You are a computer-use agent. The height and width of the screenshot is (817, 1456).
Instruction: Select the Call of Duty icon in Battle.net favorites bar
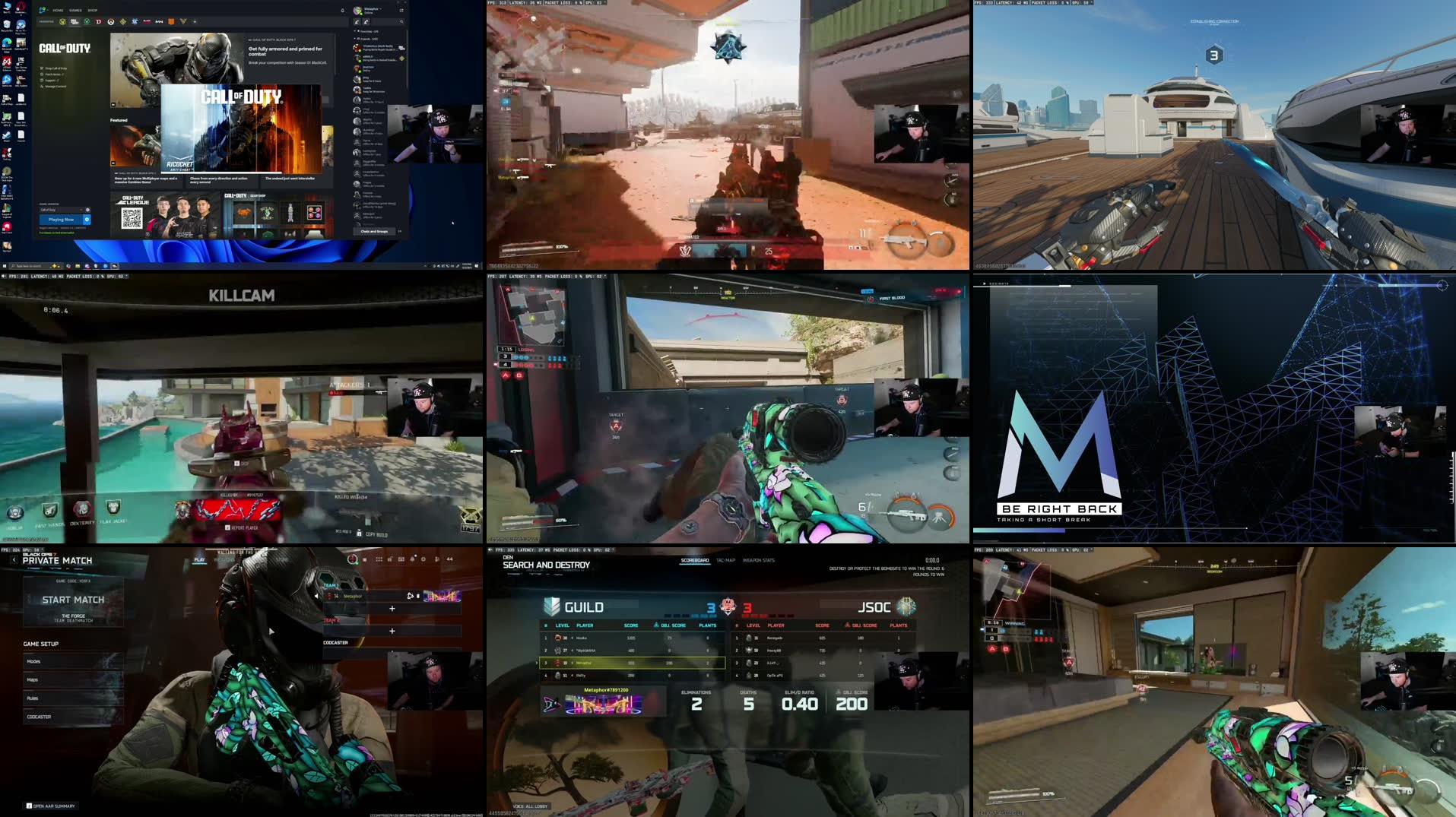[75, 22]
